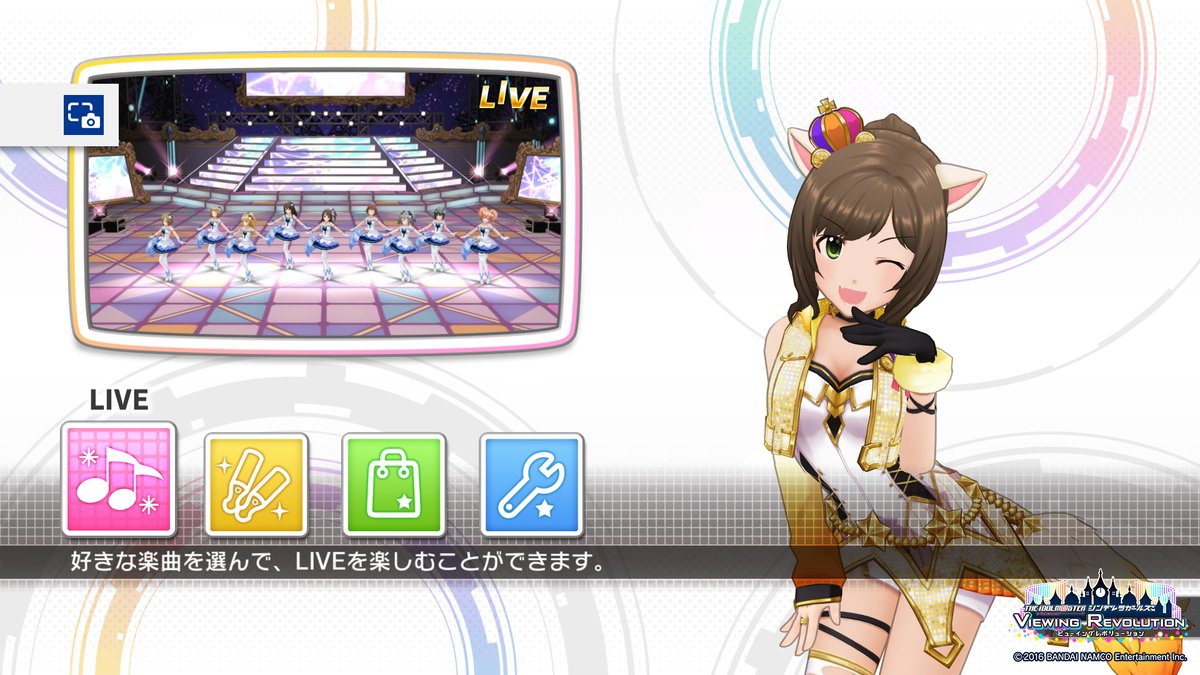Open the green shopping bag store
The height and width of the screenshot is (675, 1200).
tap(393, 485)
